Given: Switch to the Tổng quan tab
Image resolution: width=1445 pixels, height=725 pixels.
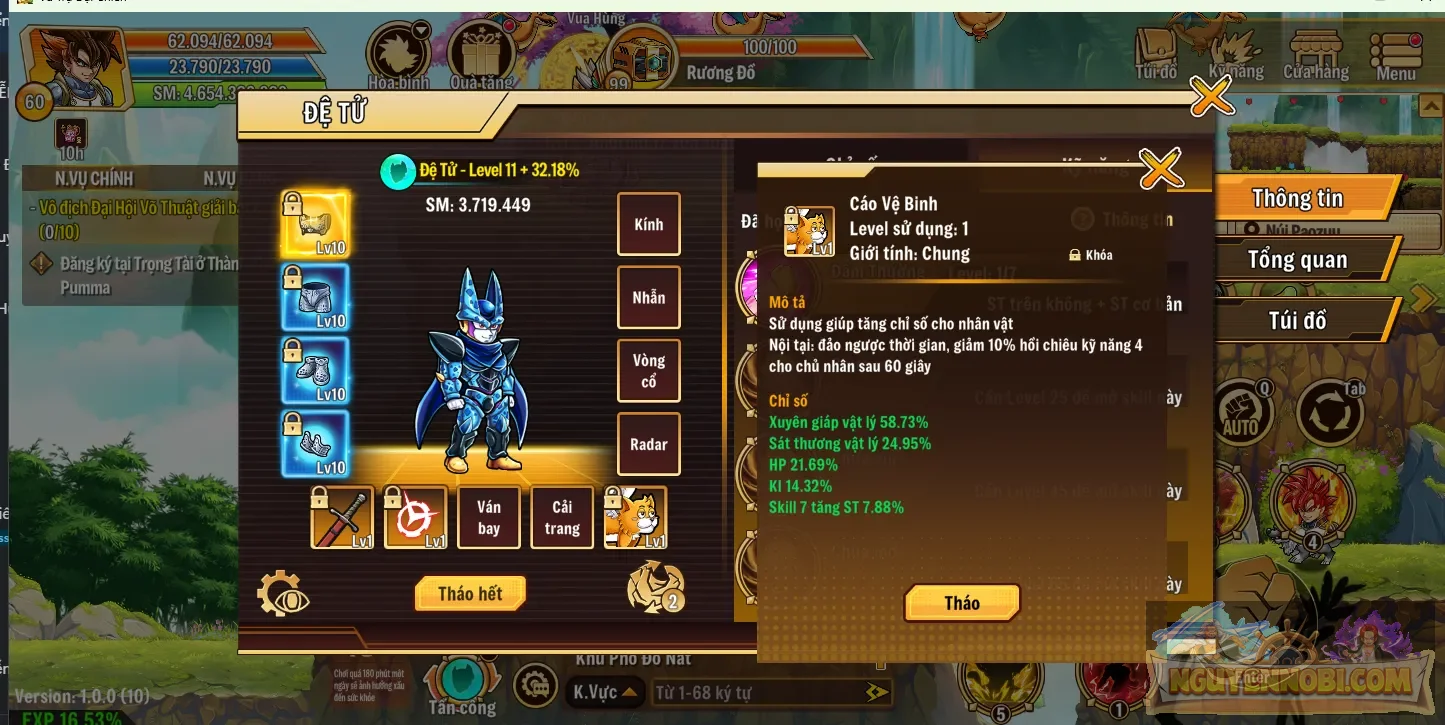Looking at the screenshot, I should click(x=1301, y=259).
